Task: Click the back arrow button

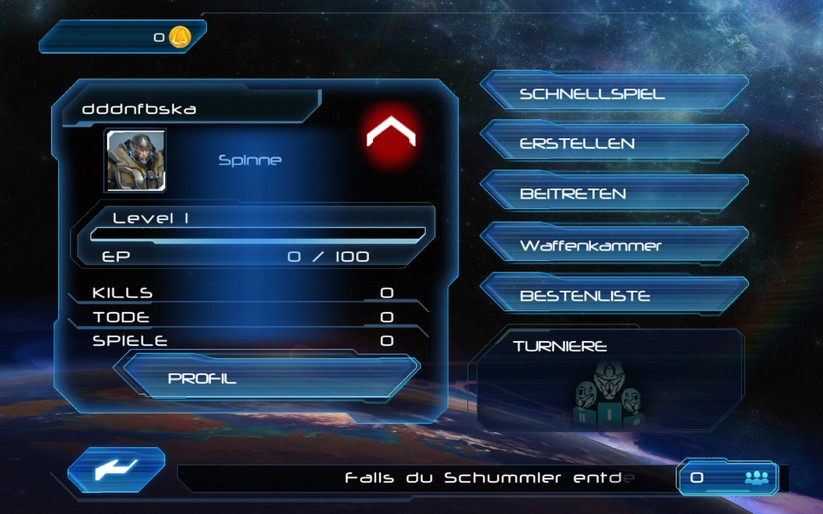Action: (x=116, y=470)
